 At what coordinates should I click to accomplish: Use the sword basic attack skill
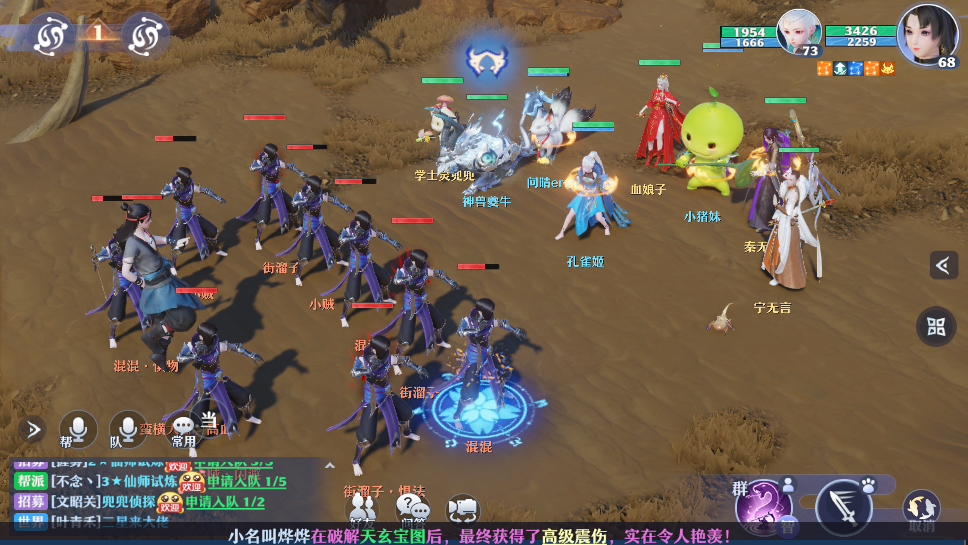click(x=843, y=507)
